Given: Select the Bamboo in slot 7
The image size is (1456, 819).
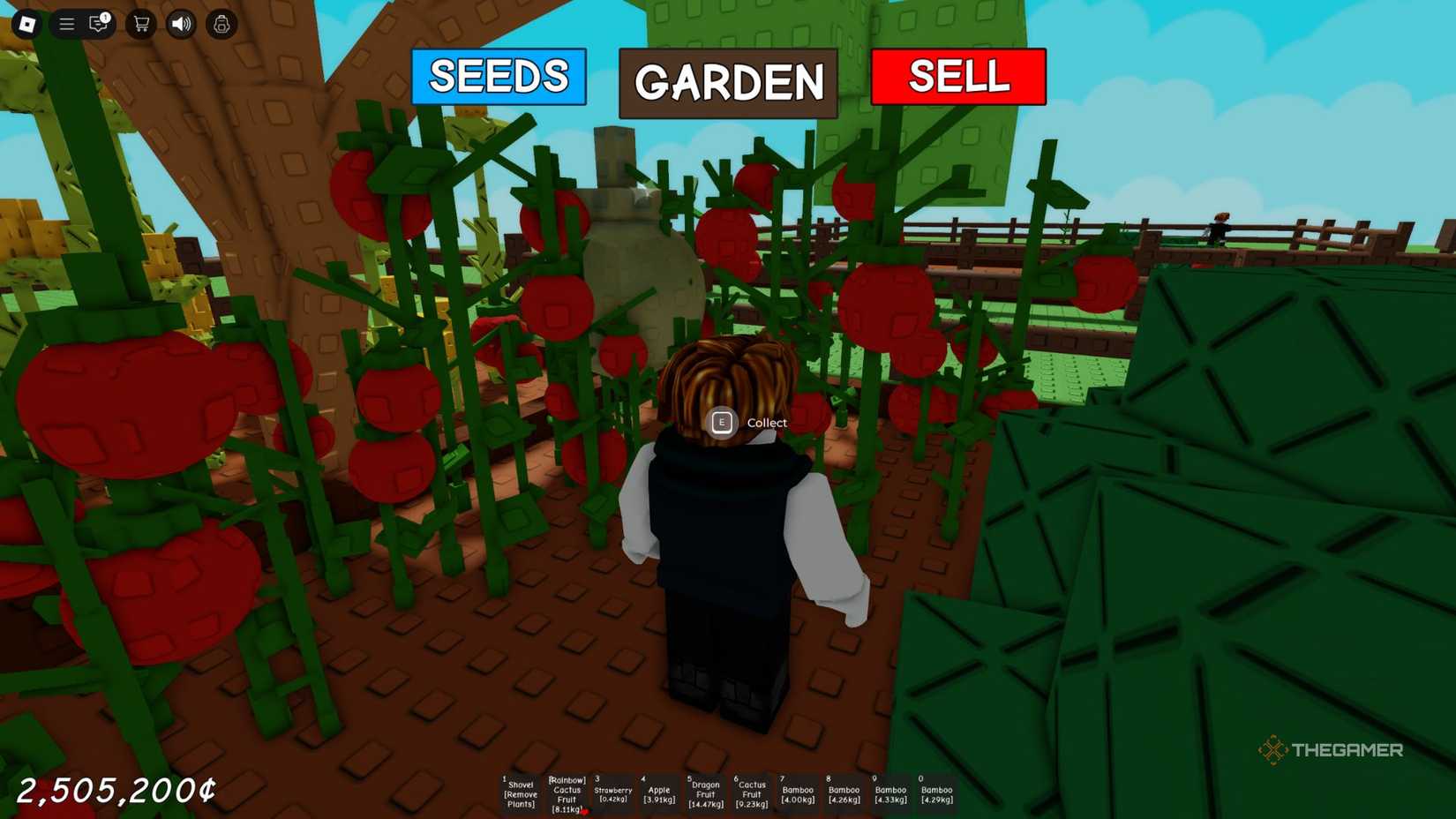Looking at the screenshot, I should pos(797,794).
